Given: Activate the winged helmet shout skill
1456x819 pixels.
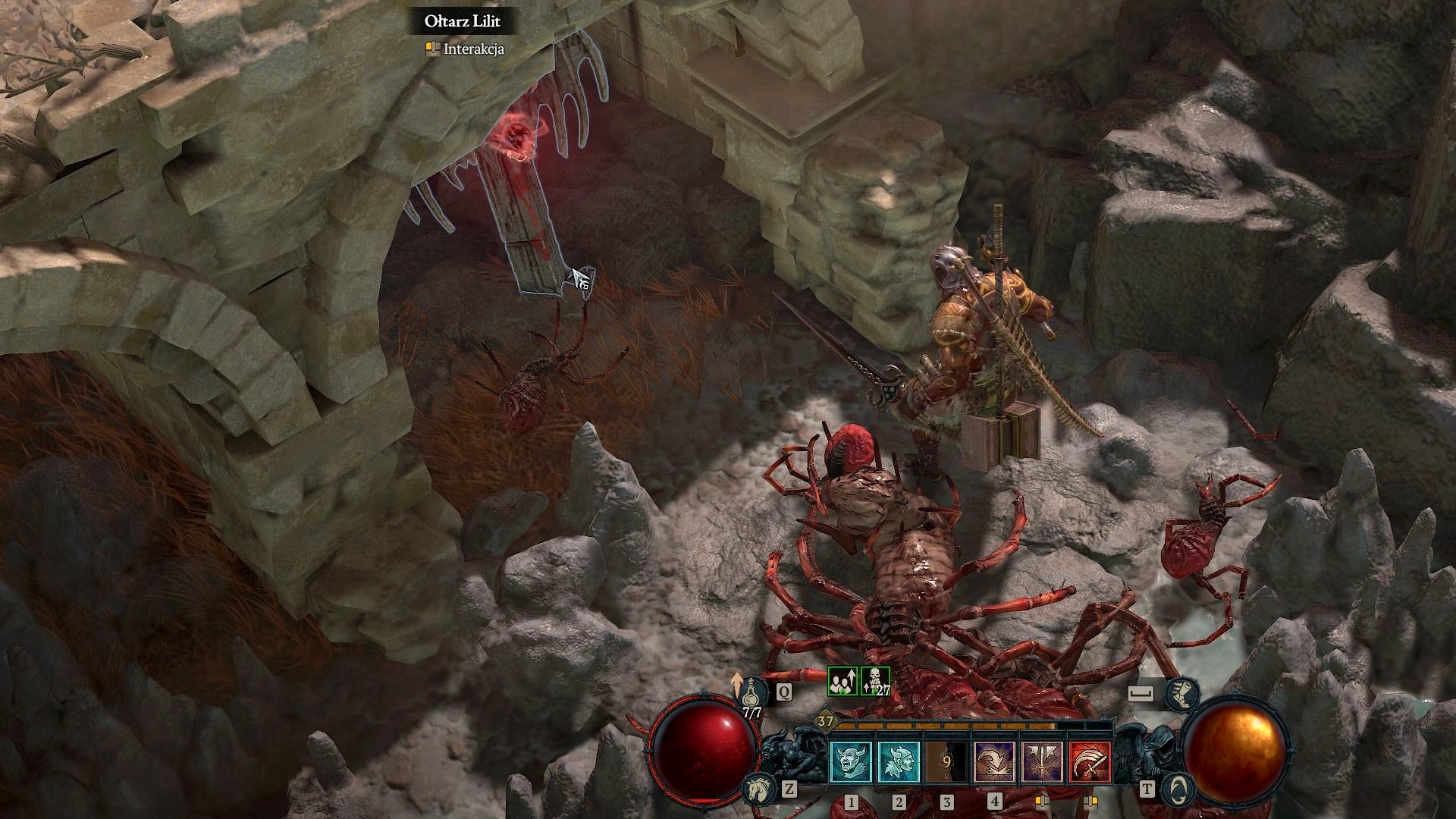Looking at the screenshot, I should coord(899,761).
